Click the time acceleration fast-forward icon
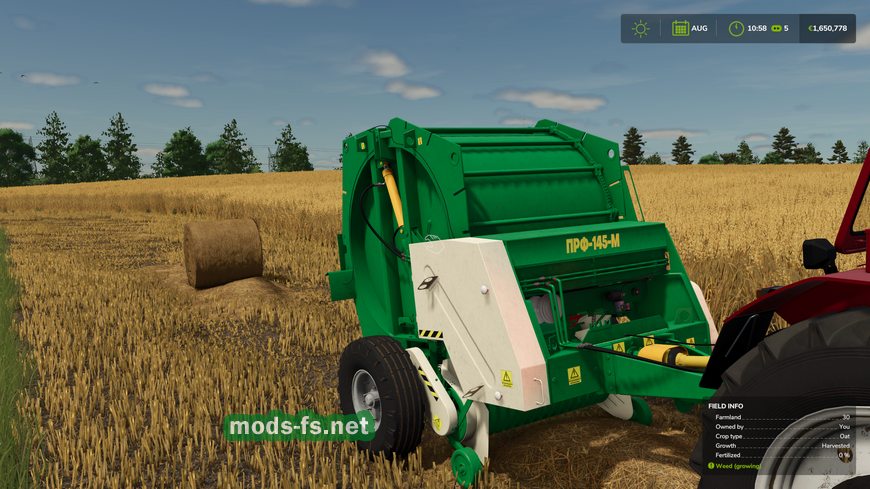 775,28
